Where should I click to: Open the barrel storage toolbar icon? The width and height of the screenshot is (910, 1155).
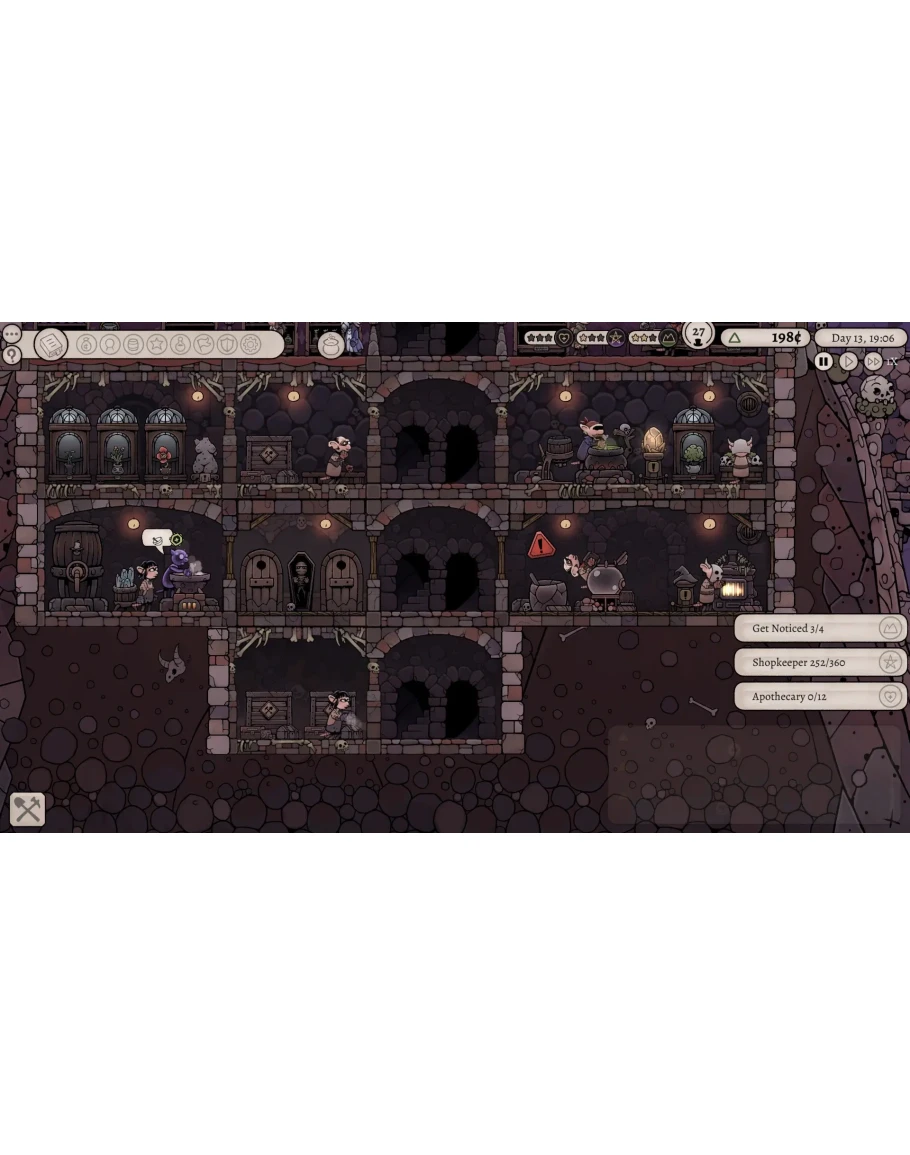[x=133, y=344]
